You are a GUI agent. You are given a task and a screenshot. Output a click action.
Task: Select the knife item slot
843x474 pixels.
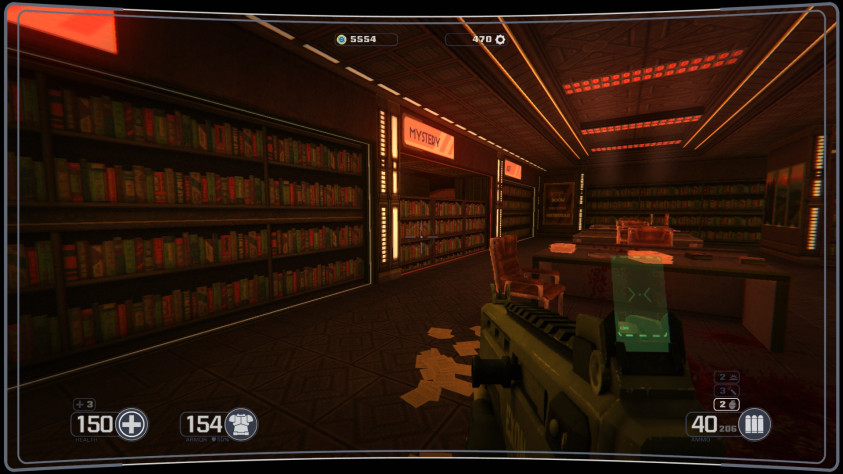727,390
